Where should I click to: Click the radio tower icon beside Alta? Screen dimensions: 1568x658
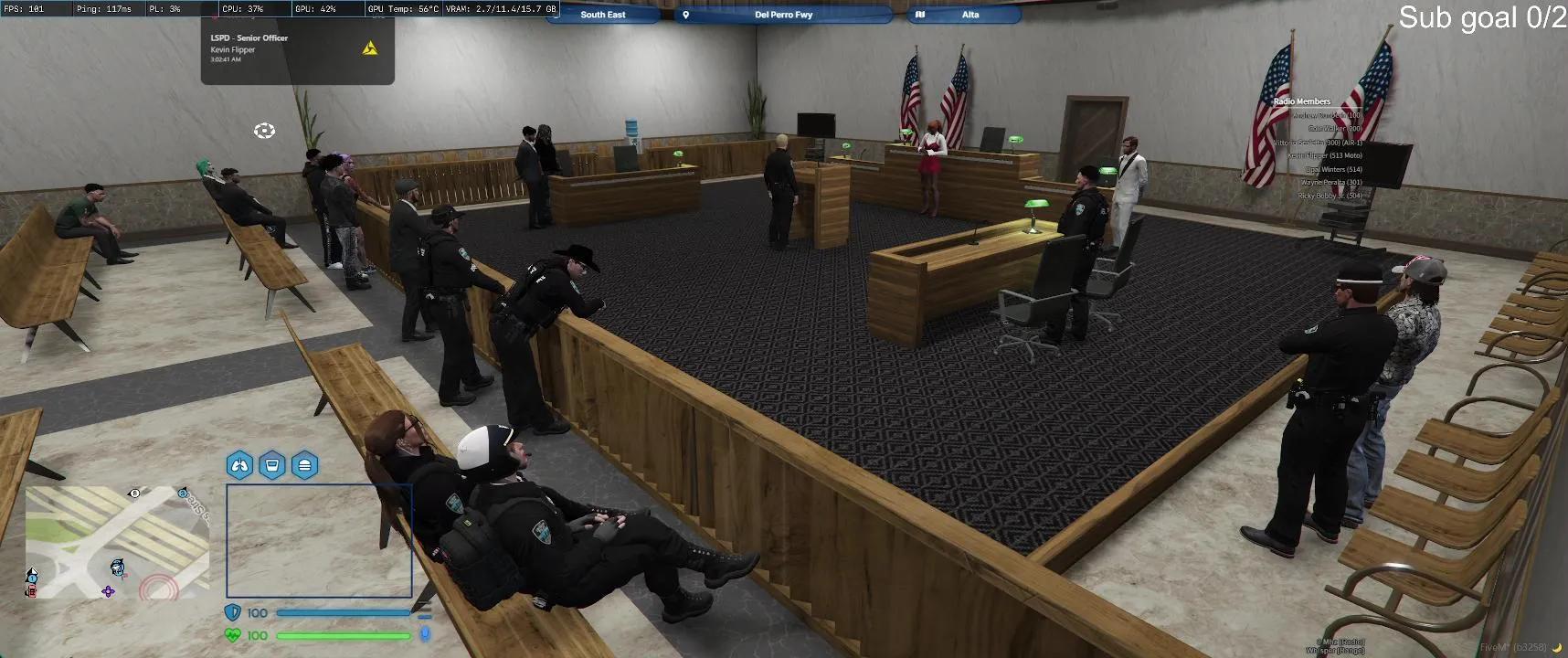pos(920,14)
